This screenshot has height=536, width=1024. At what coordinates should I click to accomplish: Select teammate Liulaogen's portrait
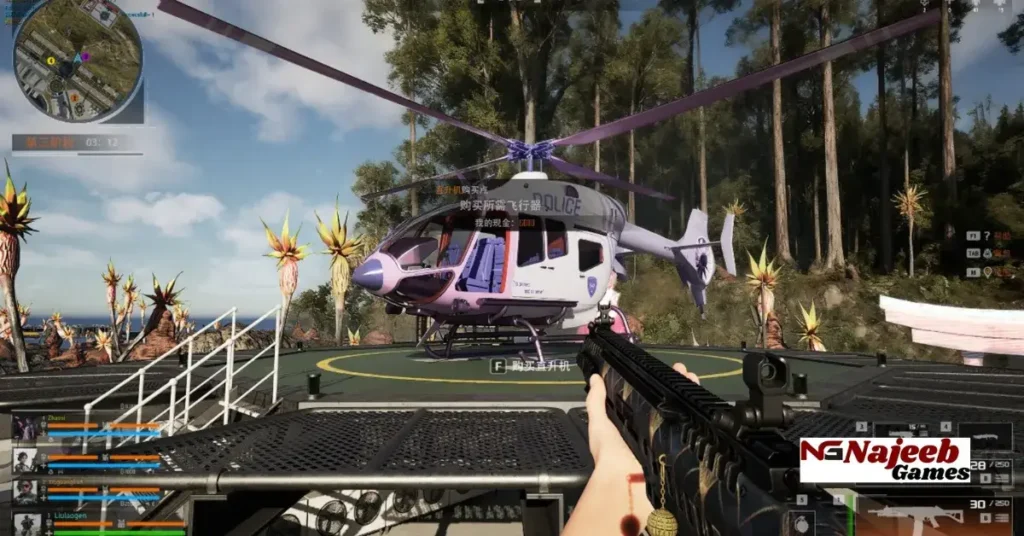tap(27, 523)
